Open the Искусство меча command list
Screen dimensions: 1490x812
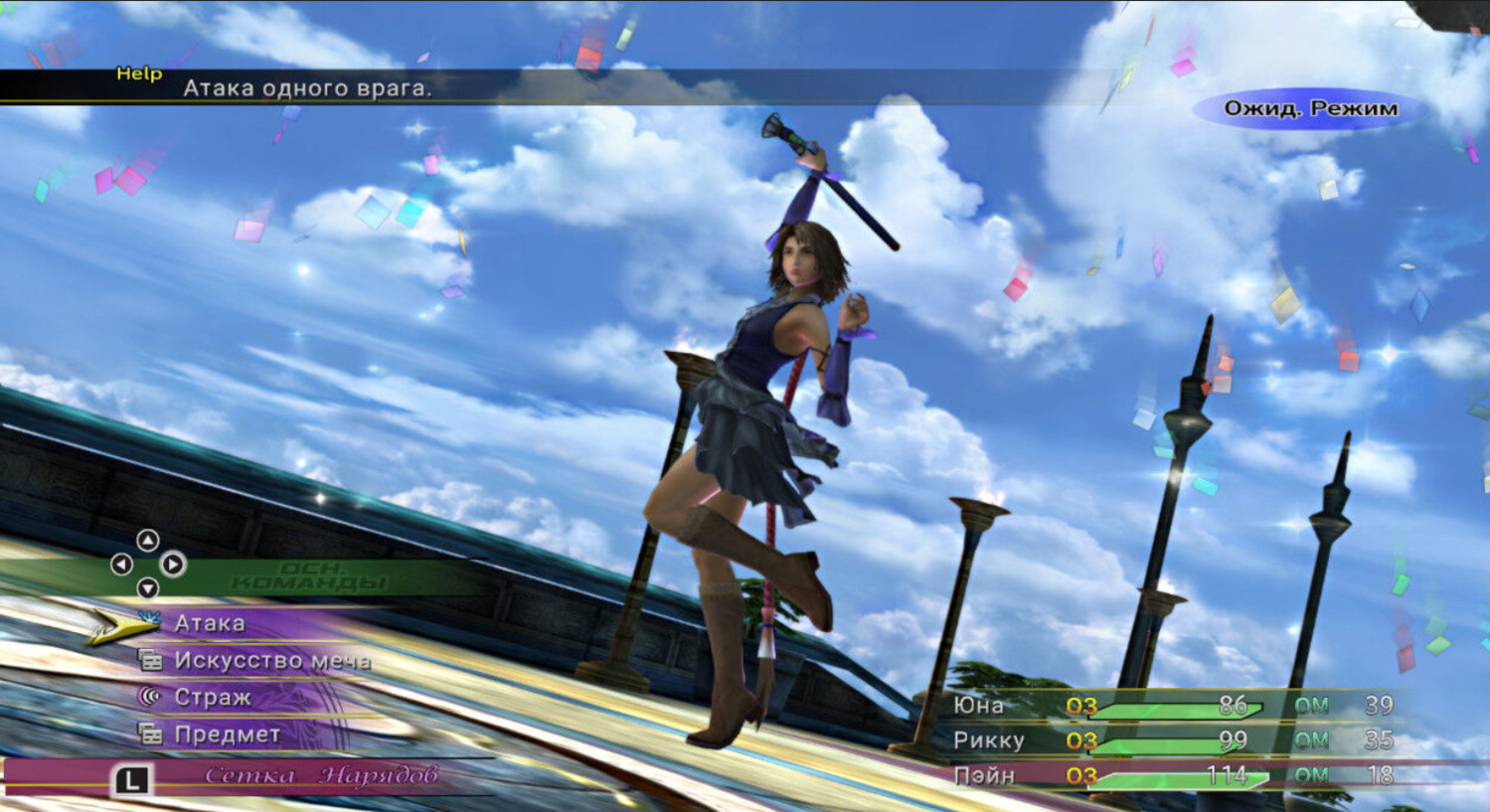tap(271, 661)
